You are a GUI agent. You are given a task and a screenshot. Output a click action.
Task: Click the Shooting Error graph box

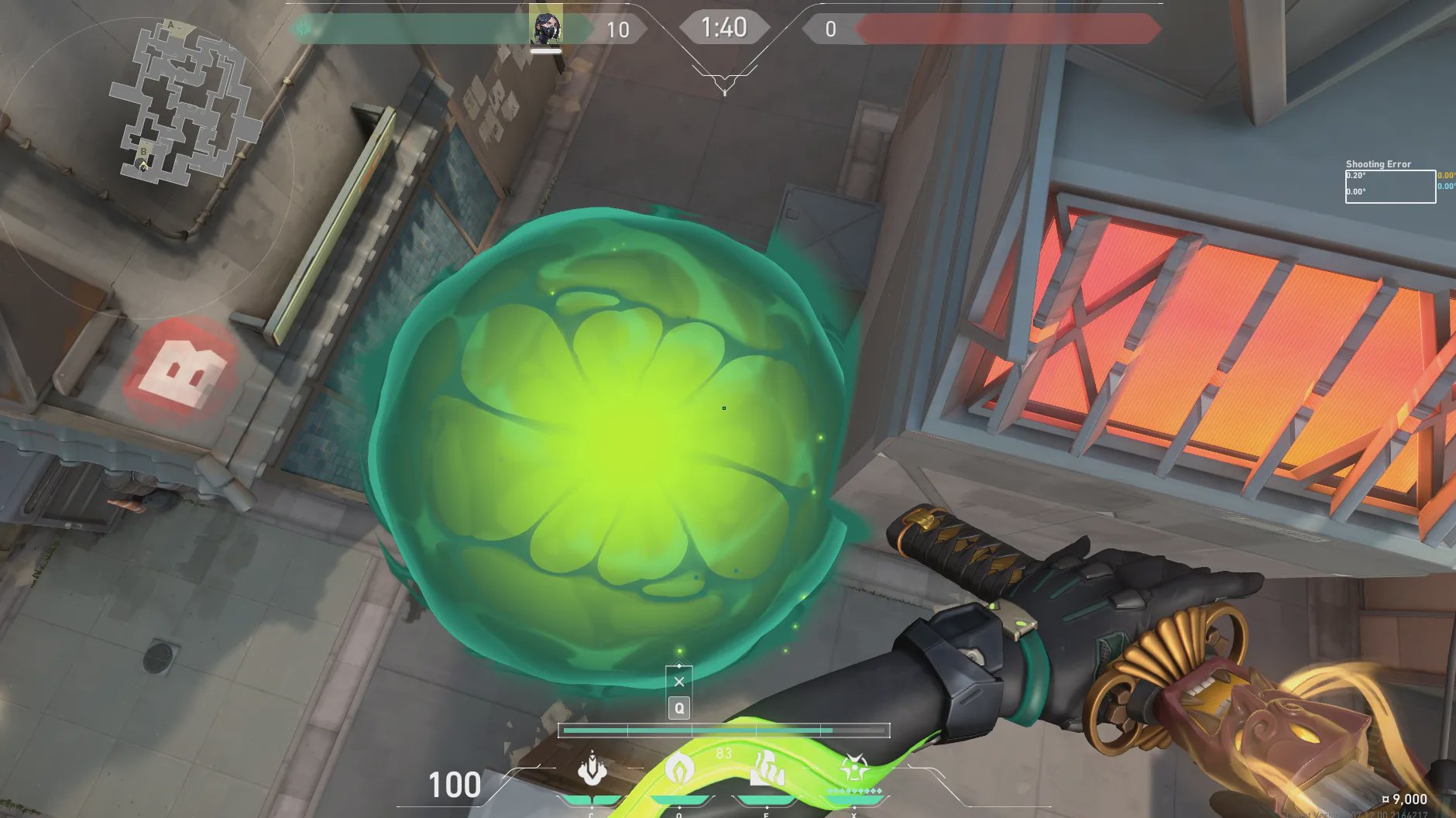[1390, 187]
